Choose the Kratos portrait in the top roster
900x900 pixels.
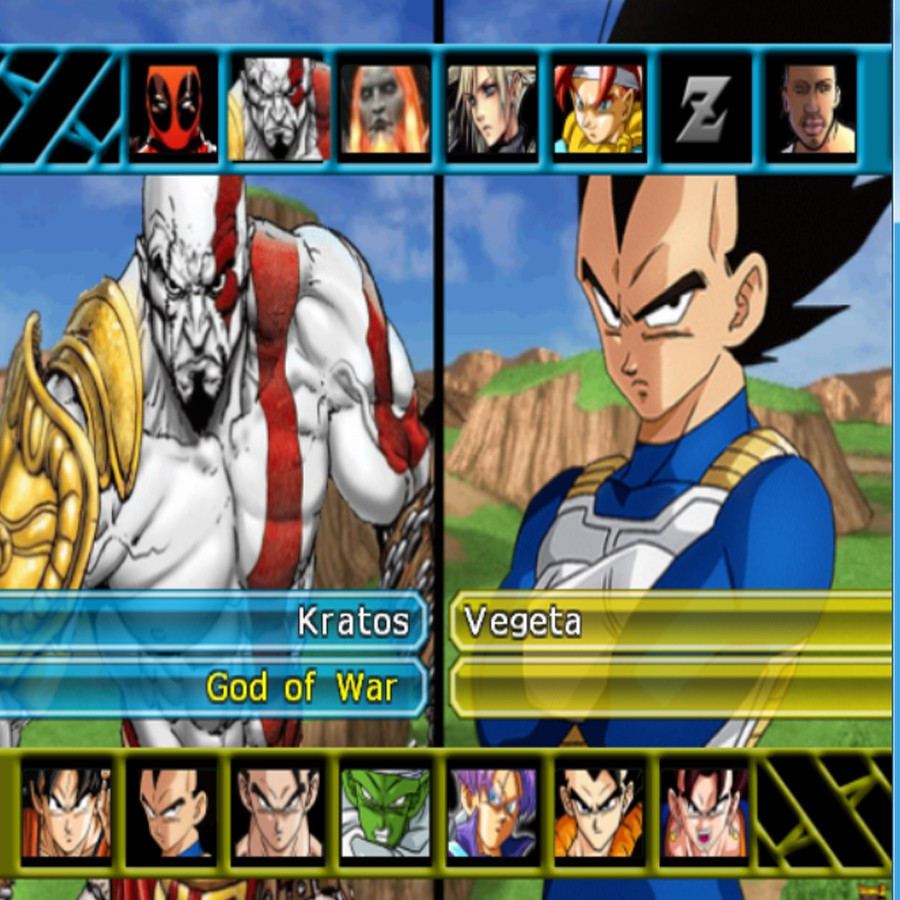pos(279,108)
